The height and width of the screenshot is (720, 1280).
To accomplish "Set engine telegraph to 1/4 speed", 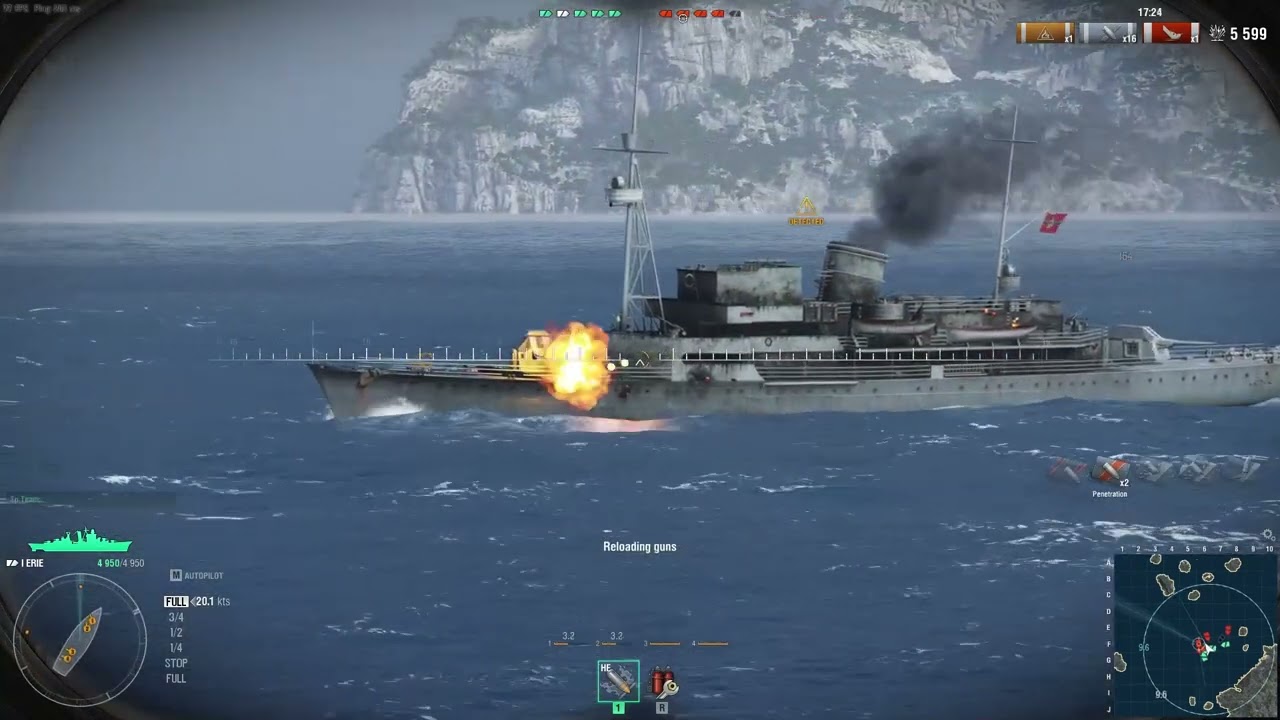I will [176, 648].
